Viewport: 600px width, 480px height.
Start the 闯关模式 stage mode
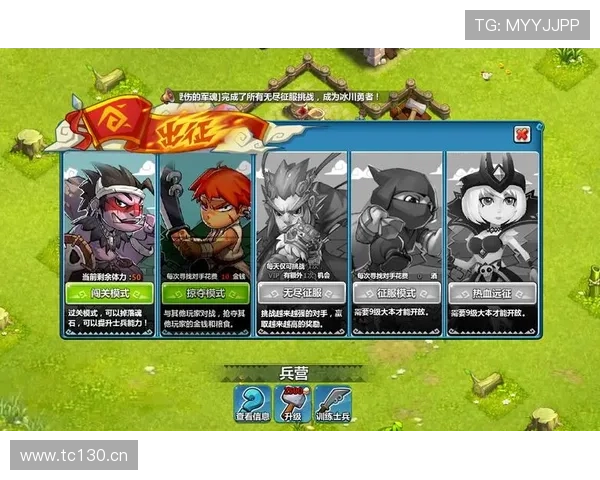(x=110, y=293)
